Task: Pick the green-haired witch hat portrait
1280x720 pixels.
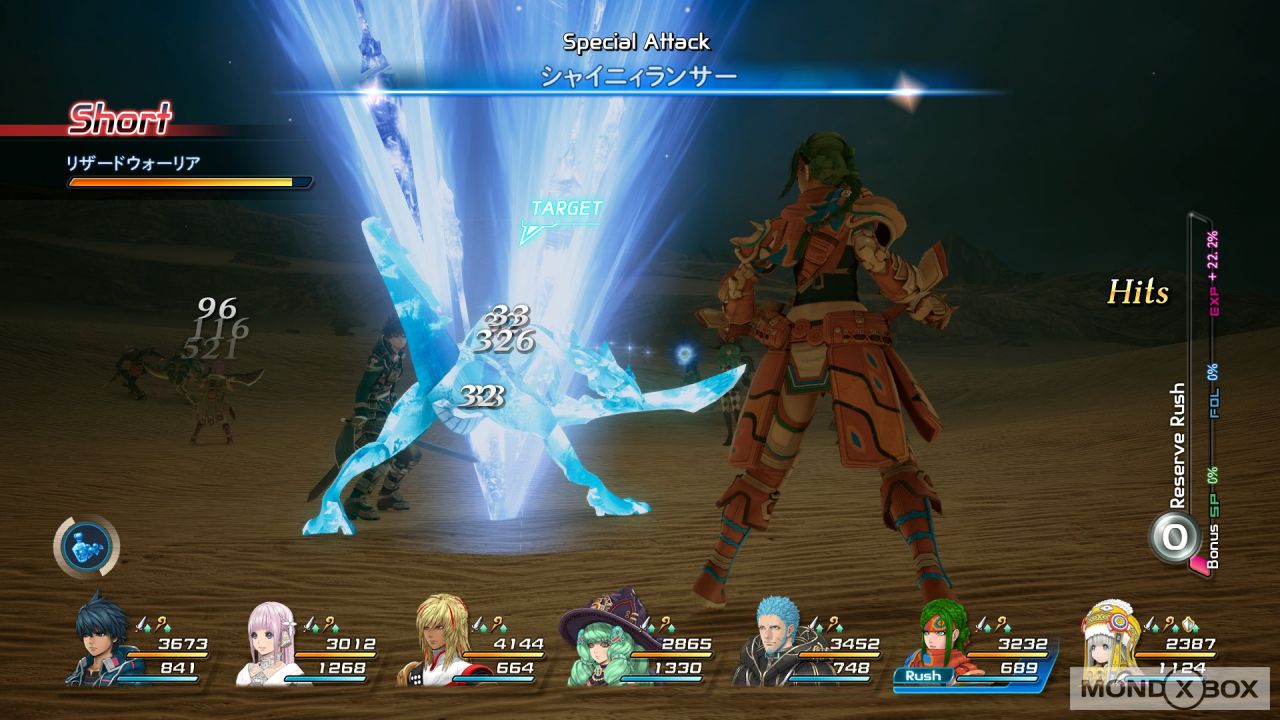Action: point(604,640)
